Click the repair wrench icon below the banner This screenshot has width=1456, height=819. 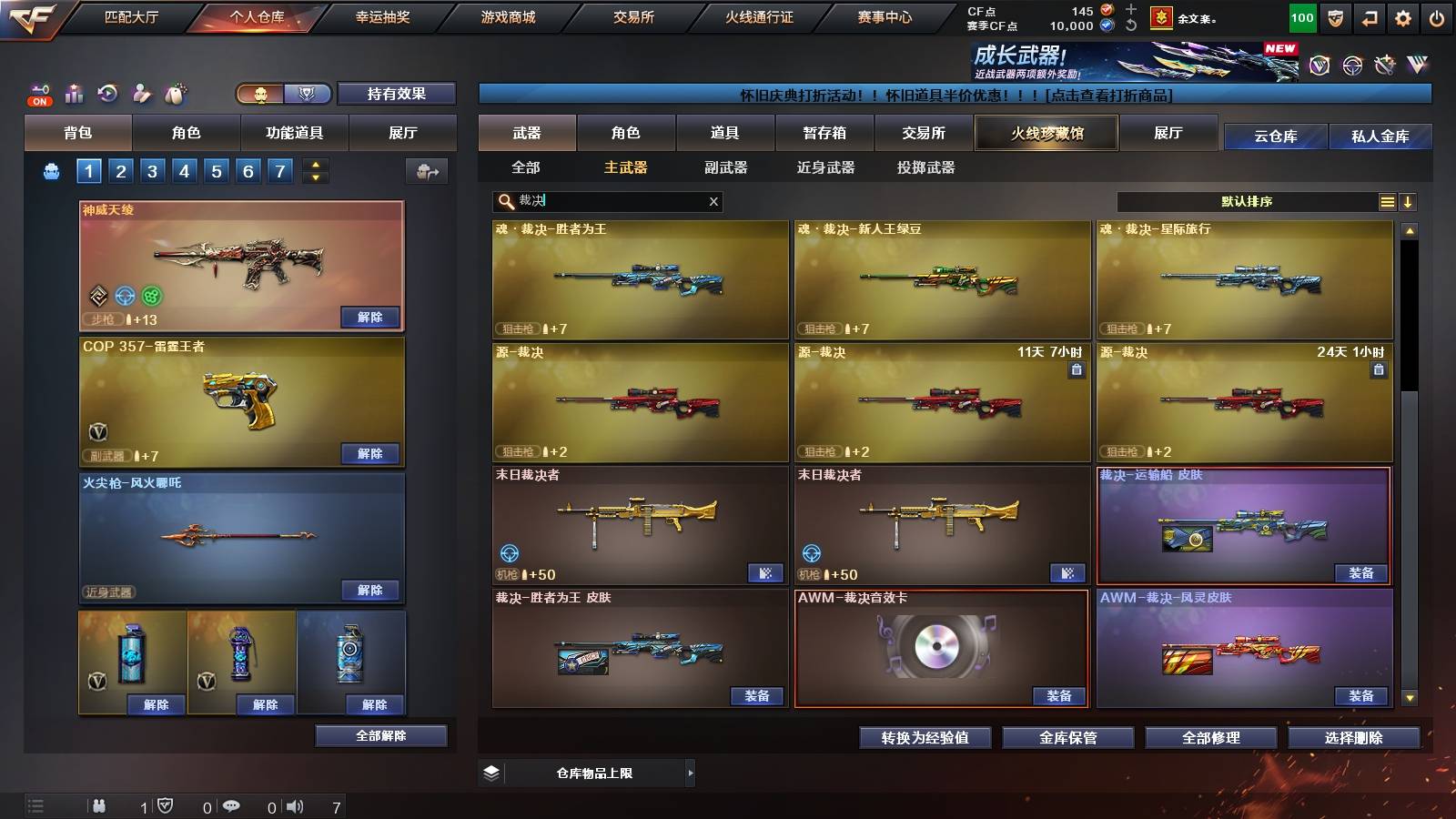point(1385,66)
